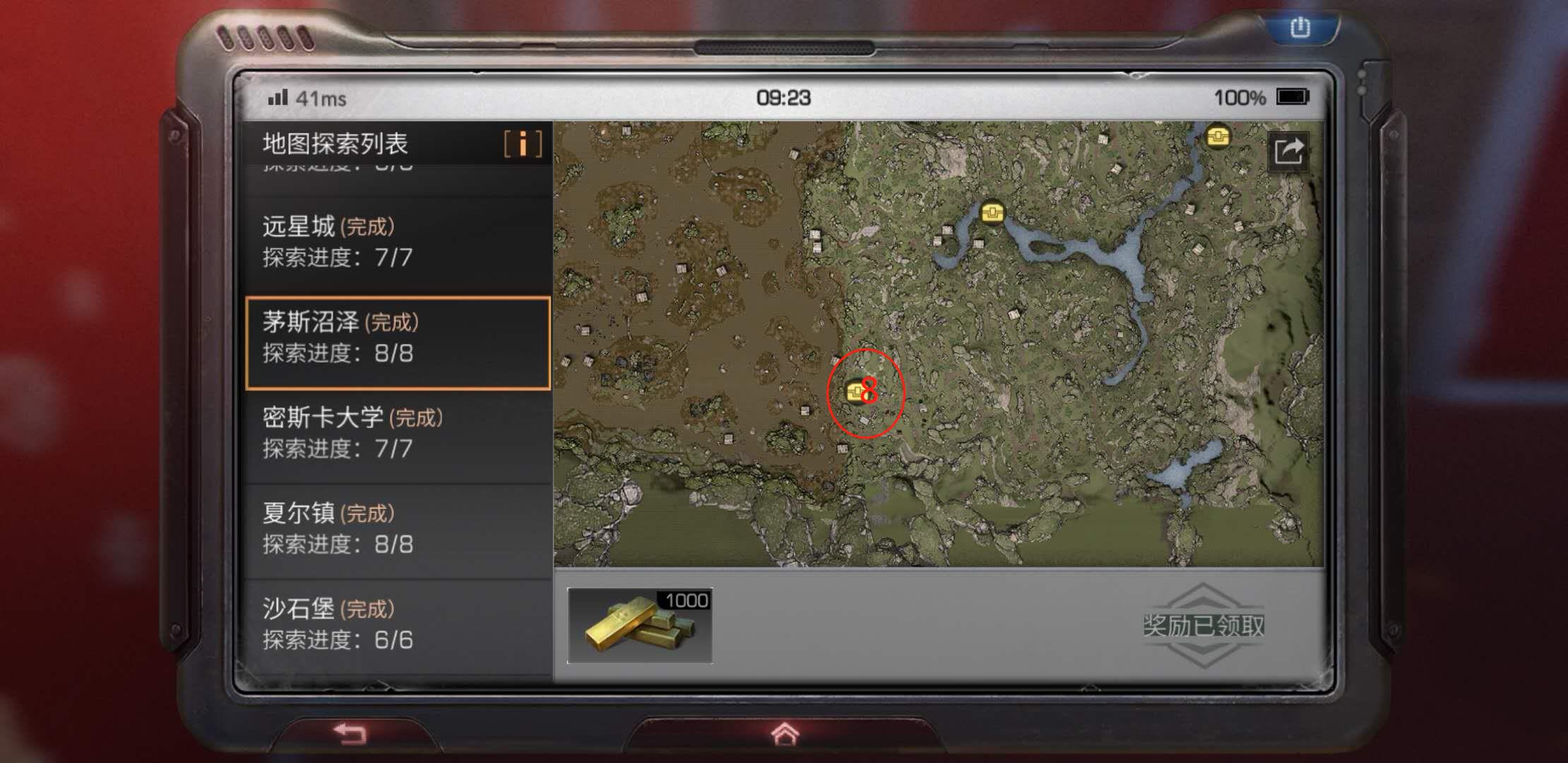Open the orange info icon
Viewport: 1568px width, 763px height.
[523, 144]
